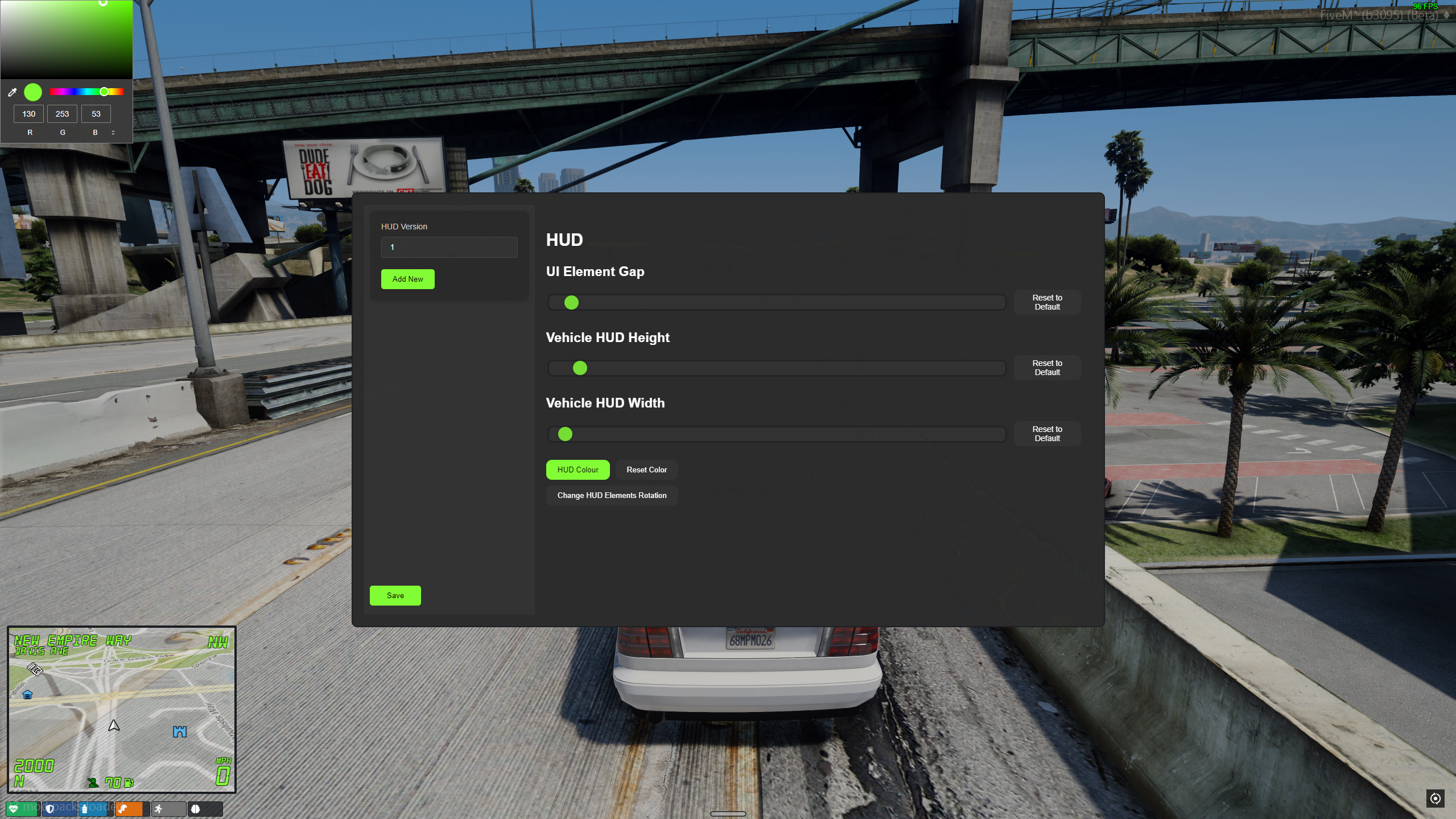The width and height of the screenshot is (1456, 819).
Task: Click the Reset Color button
Action: pos(646,470)
